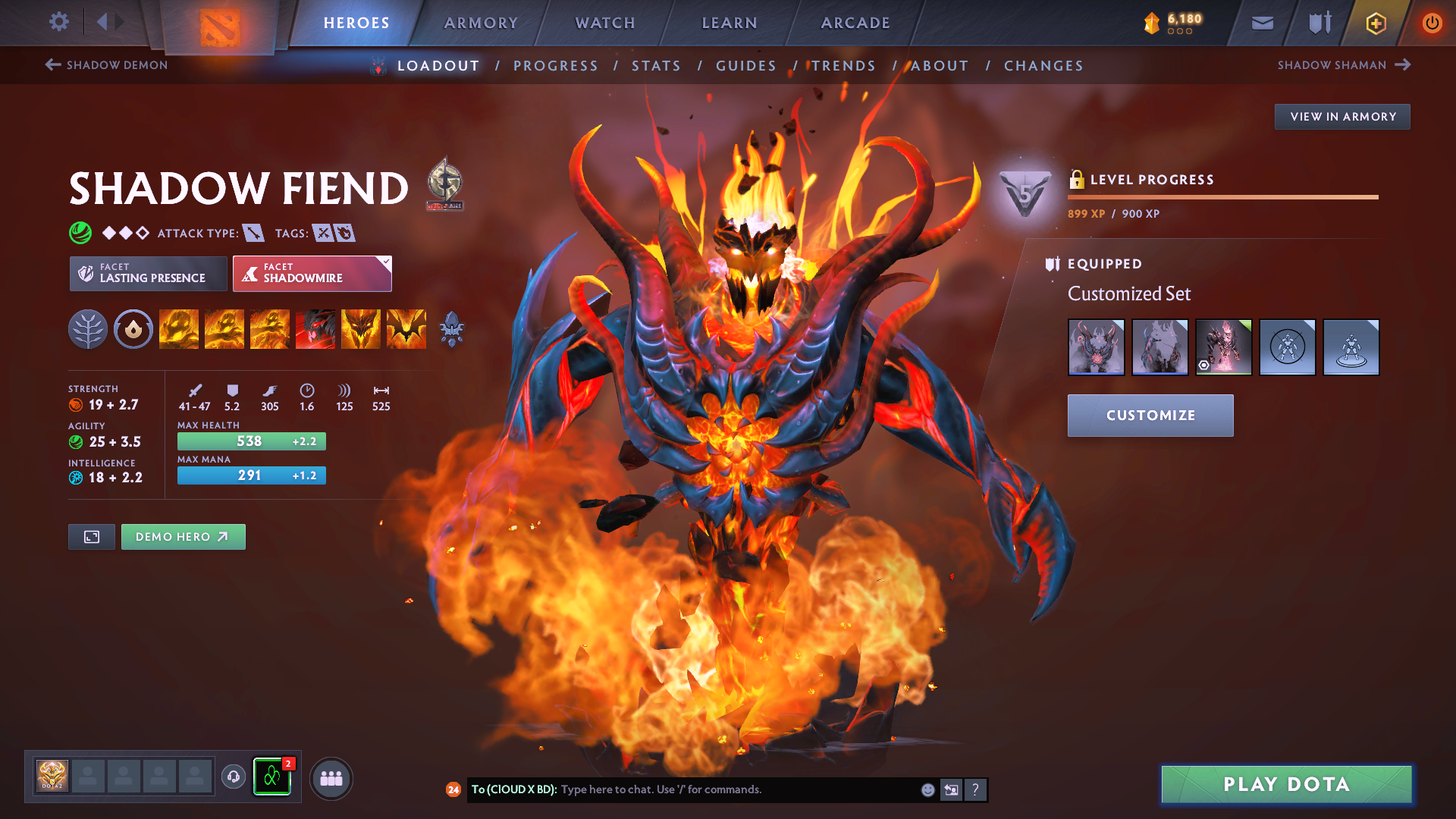The height and width of the screenshot is (819, 1456).
Task: Open the settings gear menu
Action: 58,22
